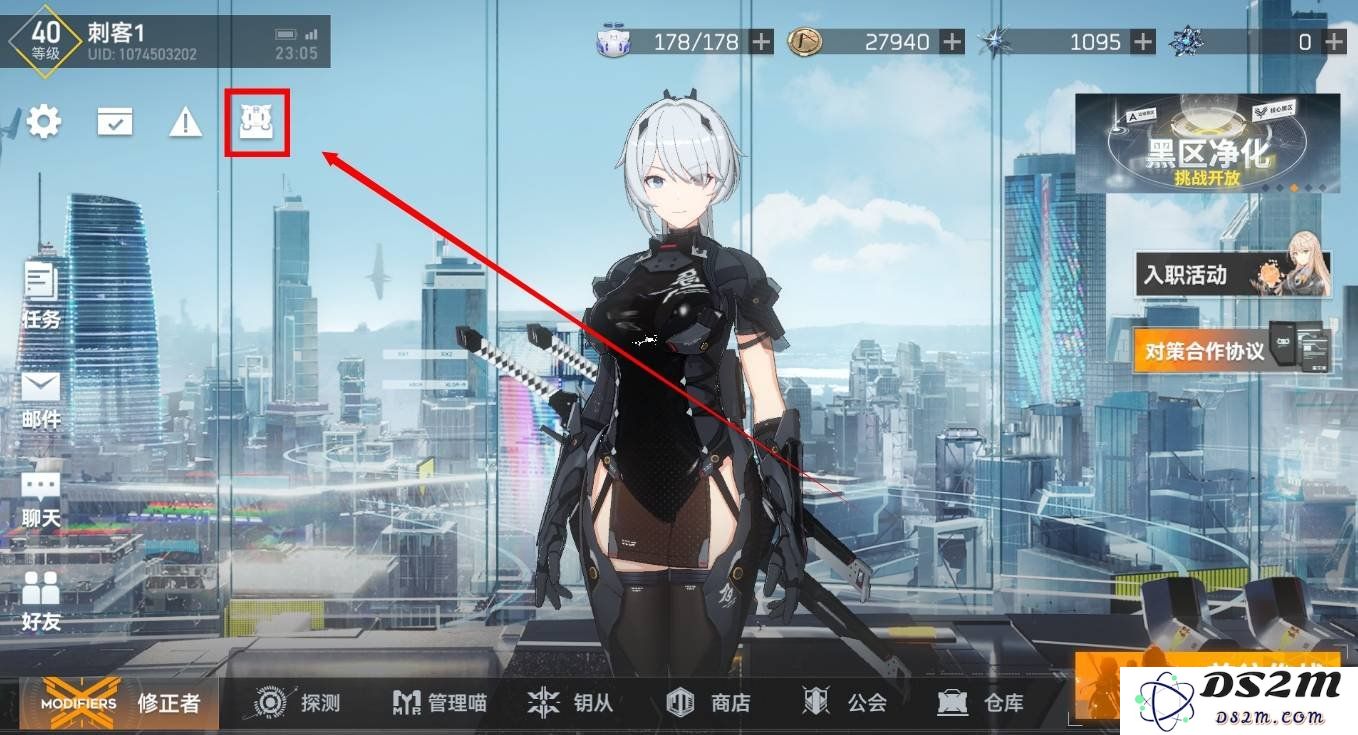Open the 探测 detection menu

coord(297,703)
